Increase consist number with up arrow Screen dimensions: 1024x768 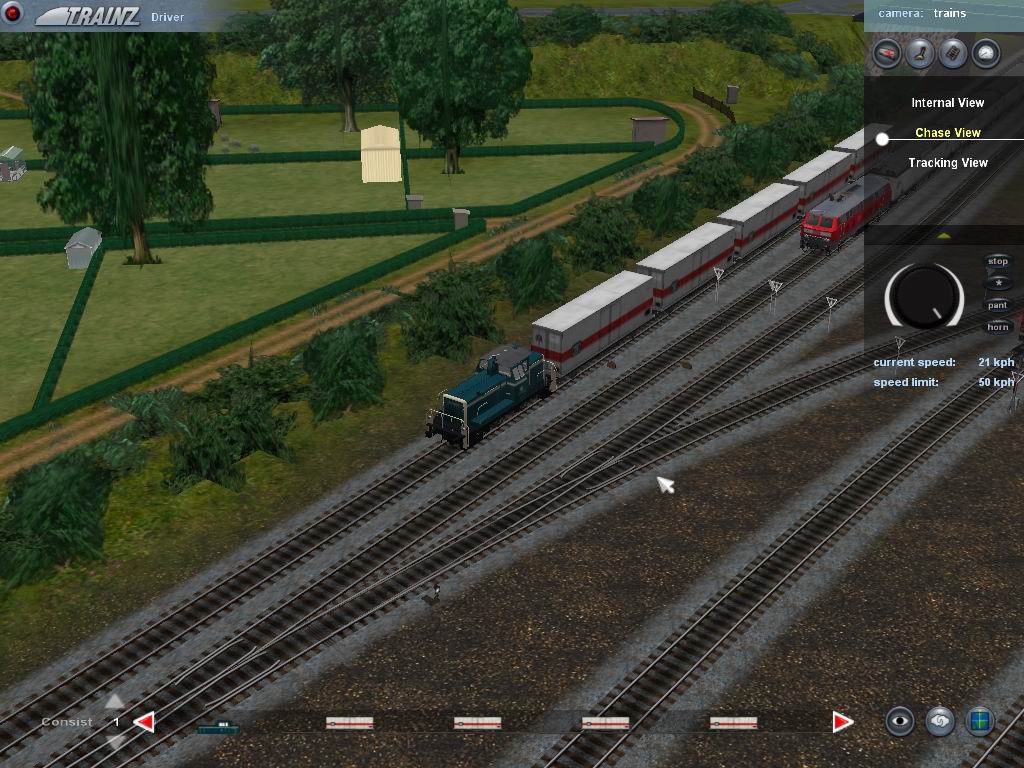[115, 702]
